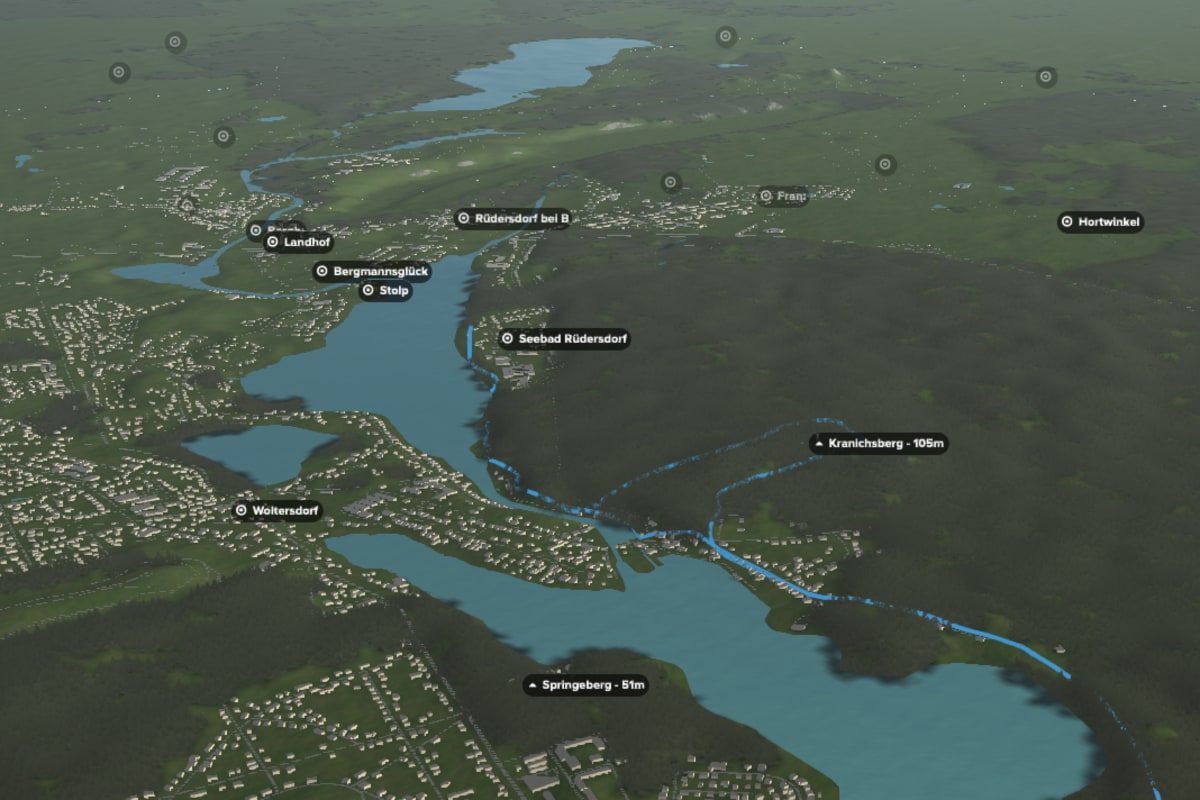This screenshot has width=1200, height=800.
Task: Select the Stolp location marker
Action: [x=386, y=291]
